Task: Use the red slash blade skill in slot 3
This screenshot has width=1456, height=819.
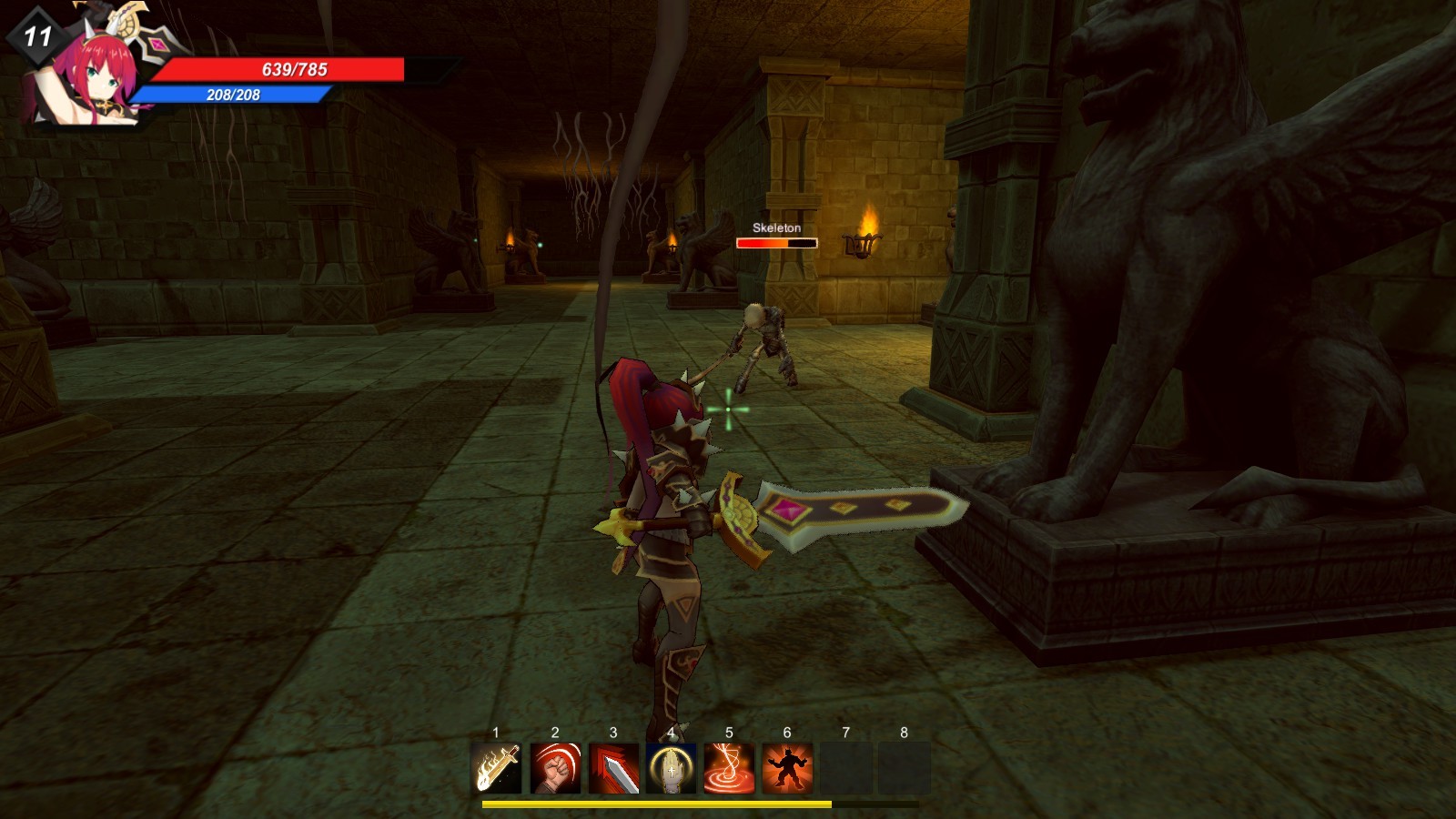Action: (613, 767)
